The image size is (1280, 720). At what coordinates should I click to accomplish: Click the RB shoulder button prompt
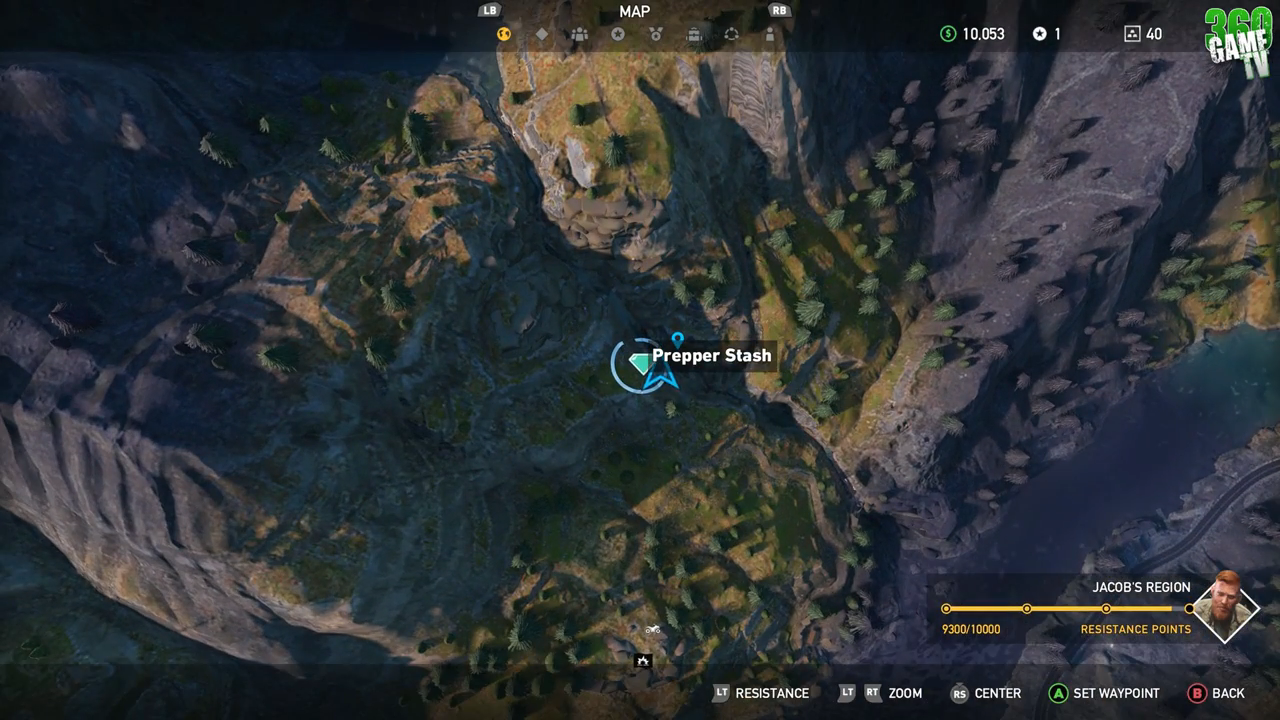click(779, 11)
